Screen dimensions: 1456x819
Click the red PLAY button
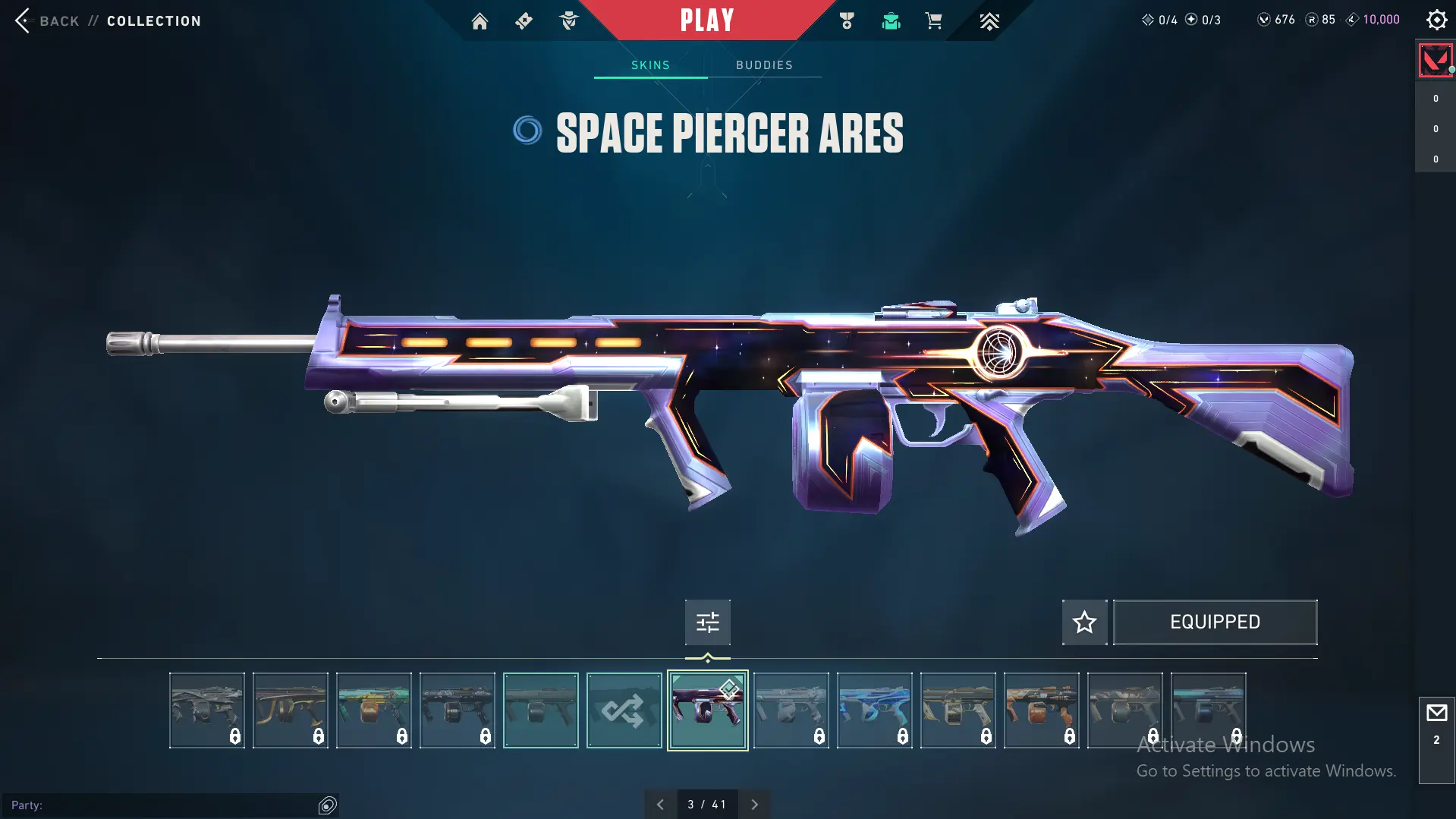click(706, 20)
